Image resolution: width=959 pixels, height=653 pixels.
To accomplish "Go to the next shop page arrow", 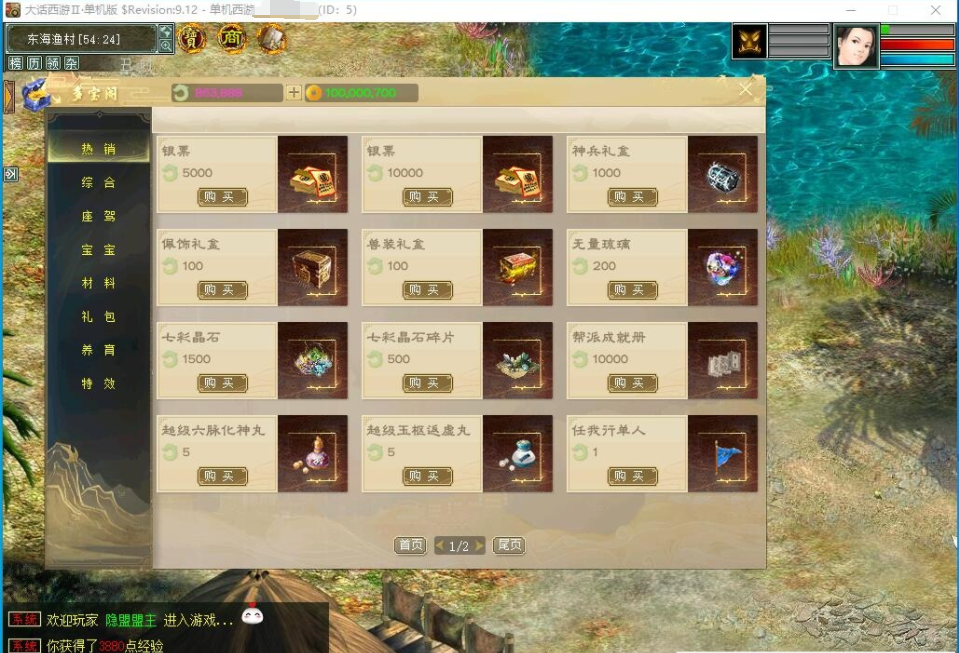I will pyautogui.click(x=480, y=546).
